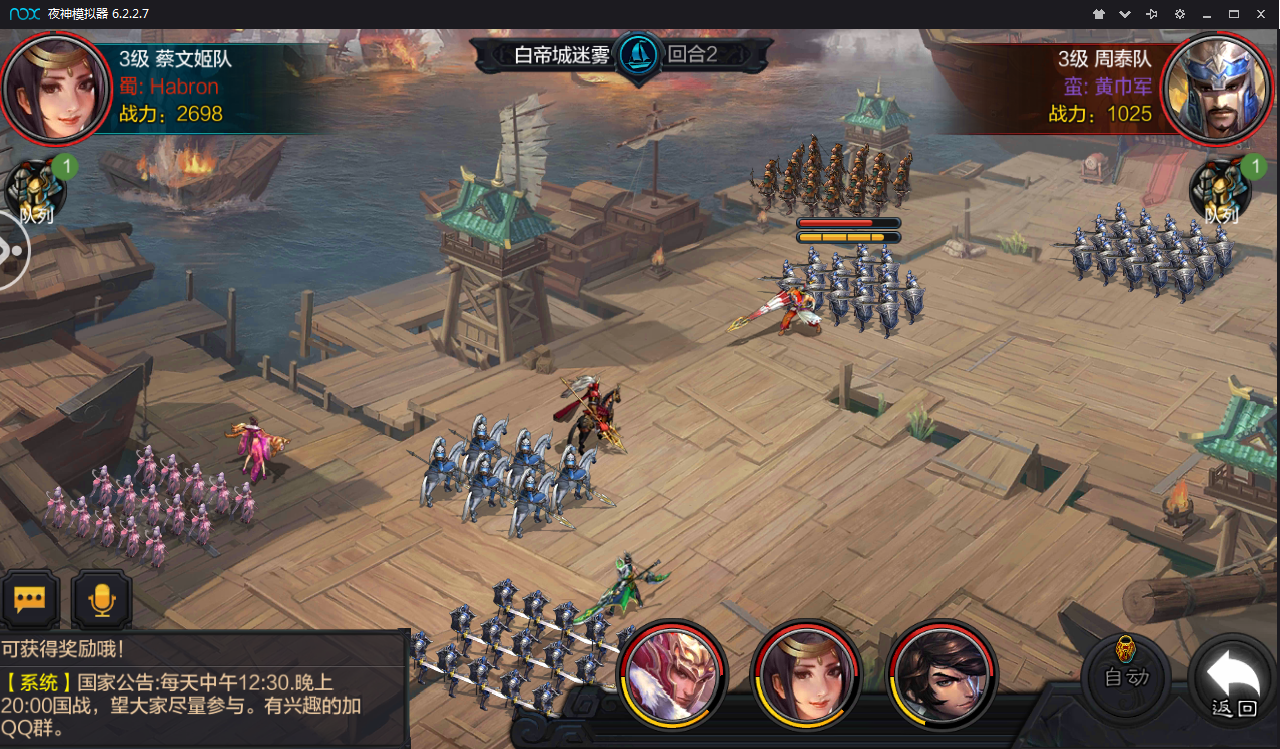
Task: Activate the microphone voice button
Action: click(101, 600)
